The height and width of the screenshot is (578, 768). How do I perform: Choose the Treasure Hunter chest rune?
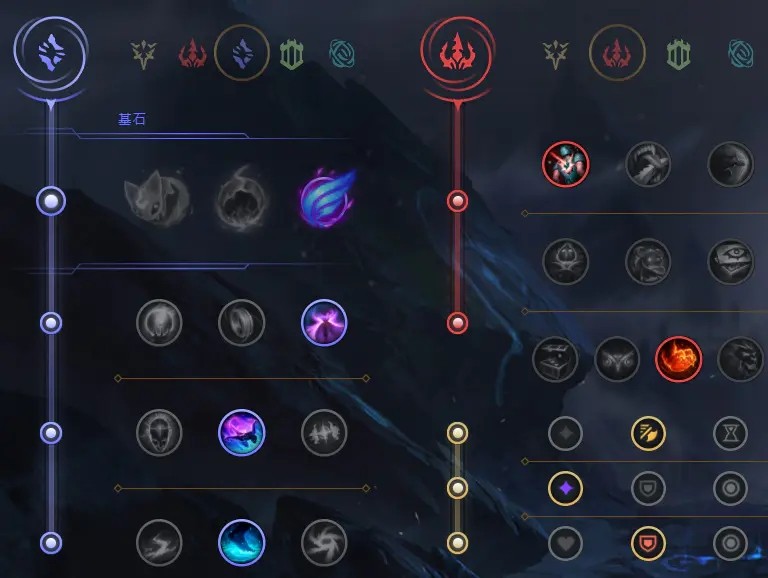click(x=555, y=360)
